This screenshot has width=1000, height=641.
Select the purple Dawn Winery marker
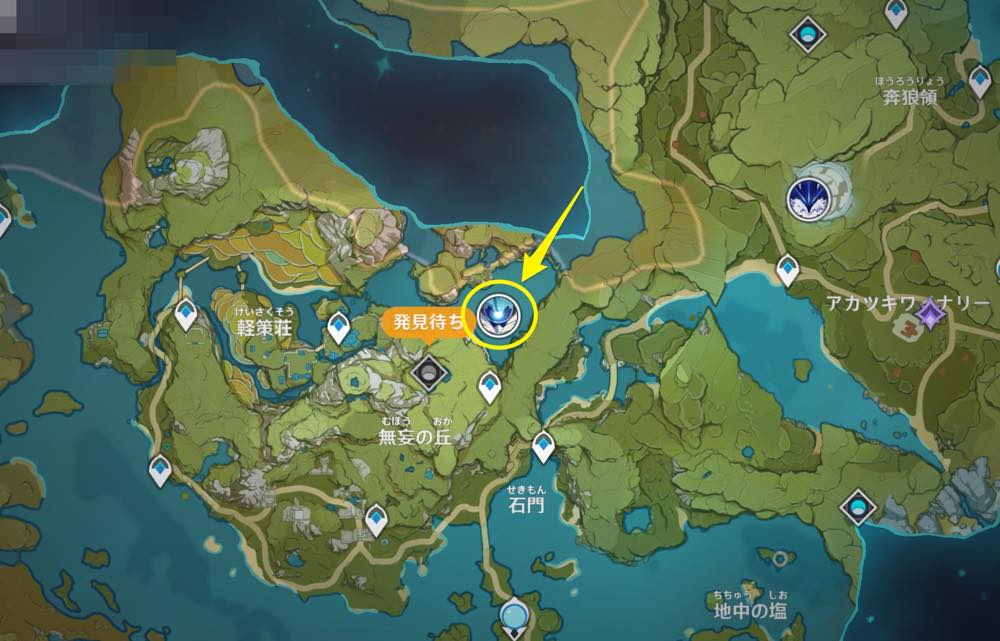coord(932,318)
